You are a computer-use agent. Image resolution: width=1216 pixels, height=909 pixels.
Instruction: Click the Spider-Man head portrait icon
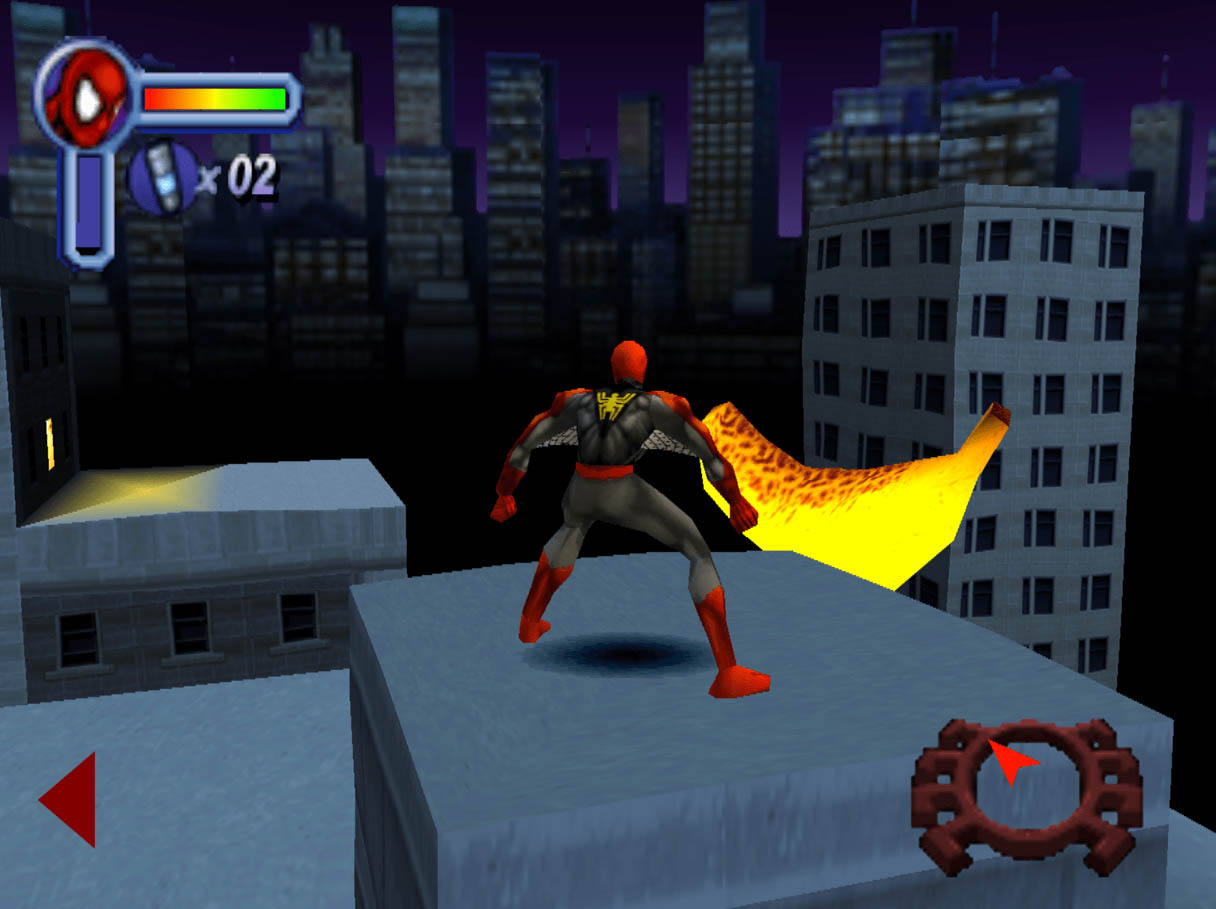84,96
